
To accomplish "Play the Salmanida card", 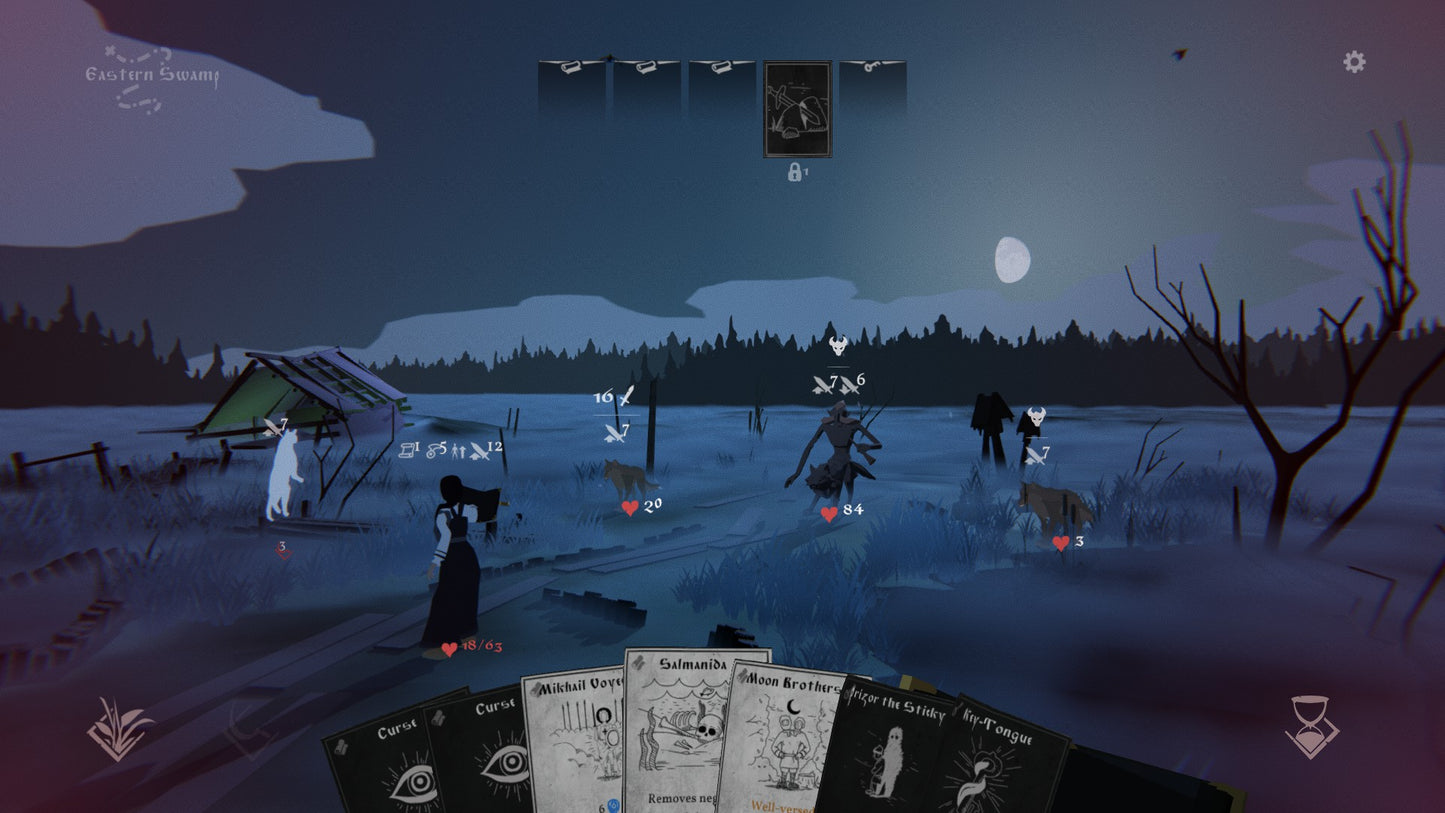I will (695, 730).
